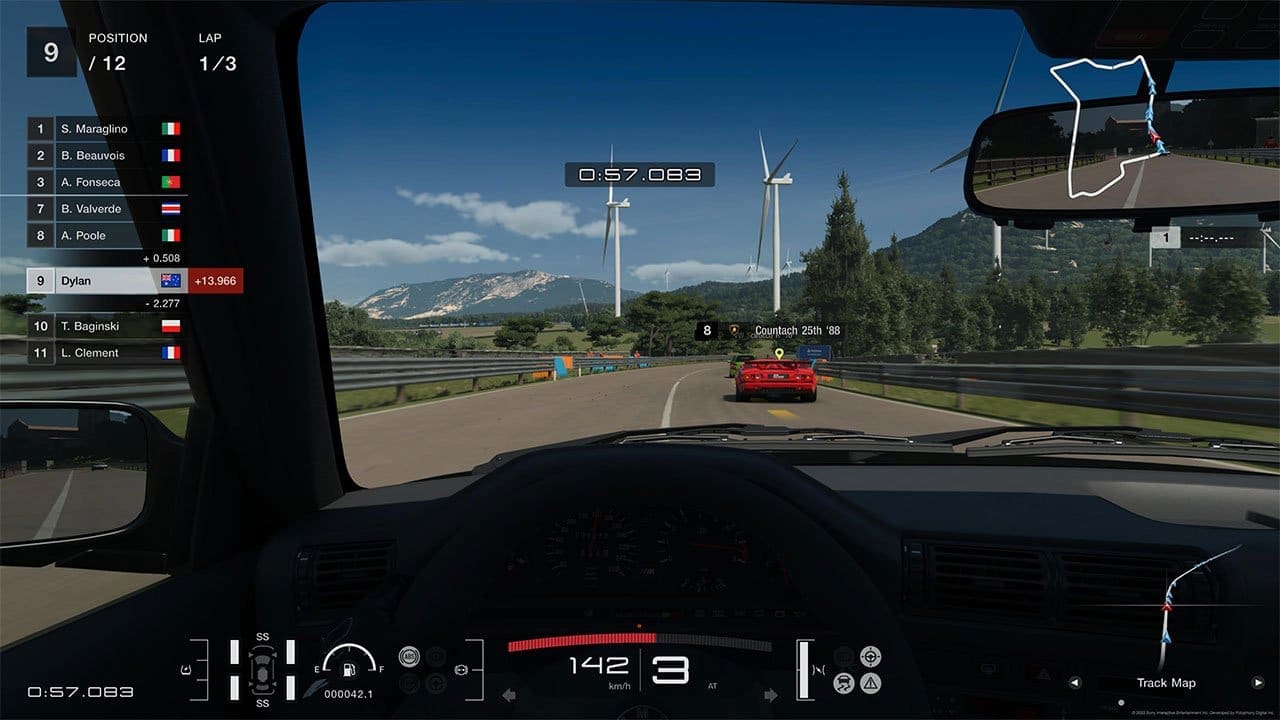
Task: Click the French flag beside L. Clement
Action: [x=169, y=352]
